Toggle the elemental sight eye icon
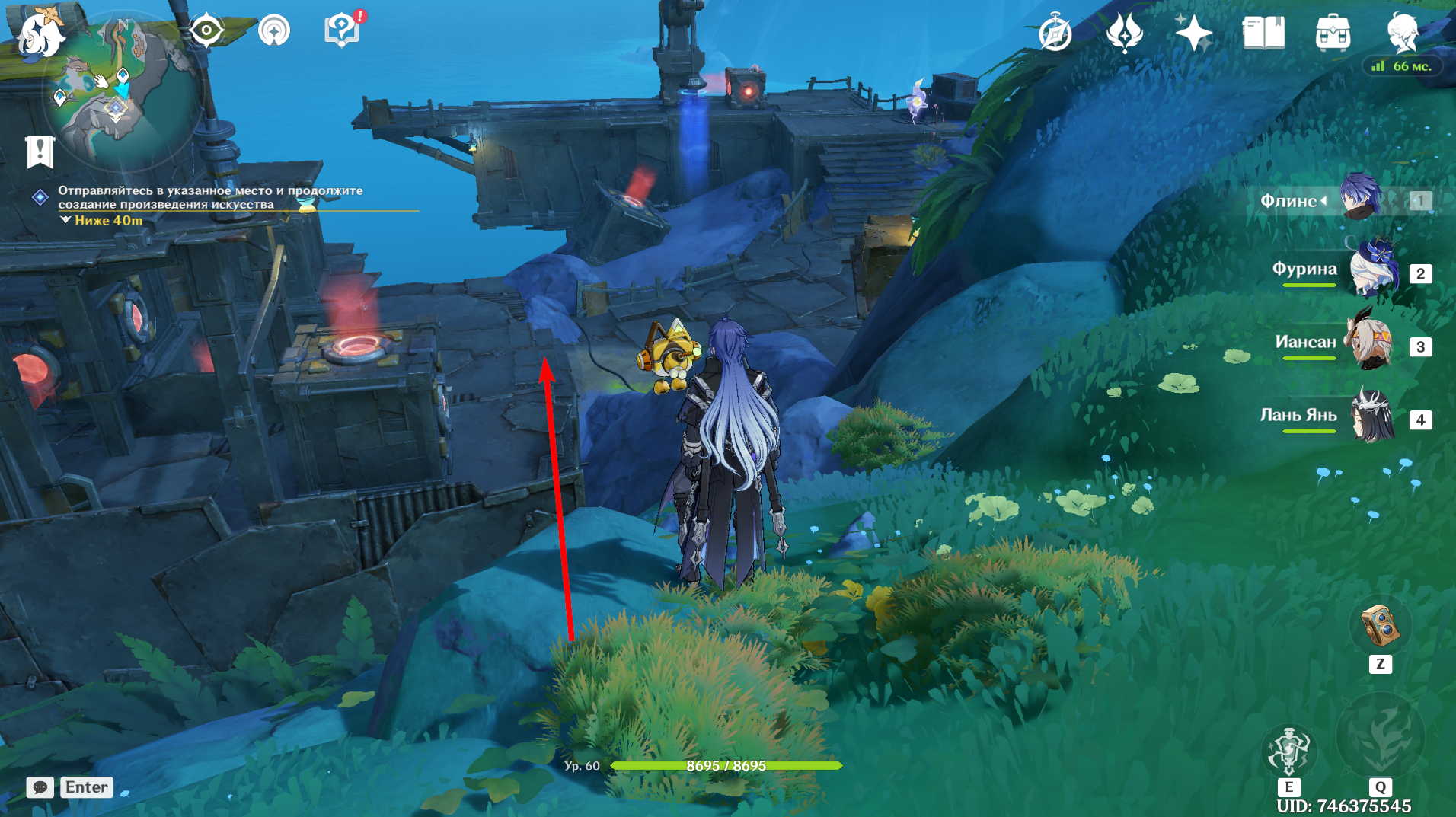1456x817 pixels. tap(206, 31)
